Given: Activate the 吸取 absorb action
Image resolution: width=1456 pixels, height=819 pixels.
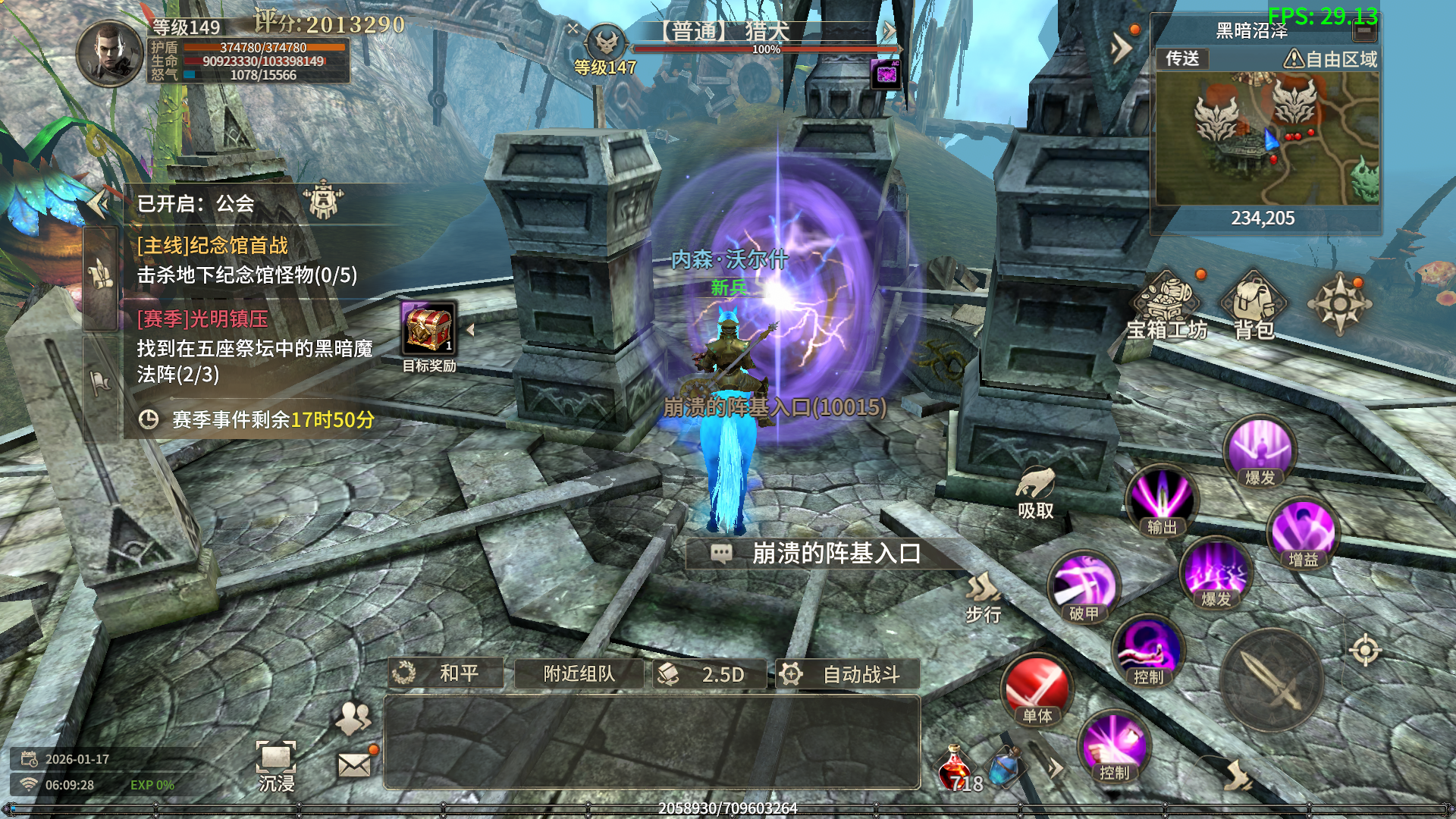Looking at the screenshot, I should tap(1036, 491).
